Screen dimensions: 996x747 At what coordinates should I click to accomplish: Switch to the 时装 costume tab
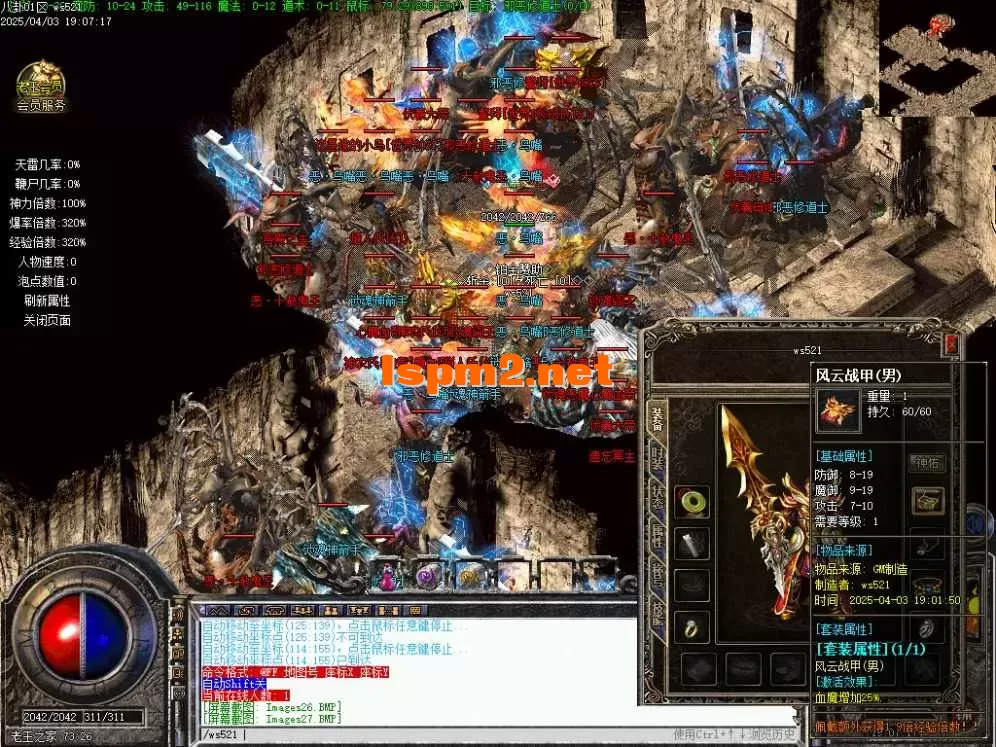coord(658,459)
